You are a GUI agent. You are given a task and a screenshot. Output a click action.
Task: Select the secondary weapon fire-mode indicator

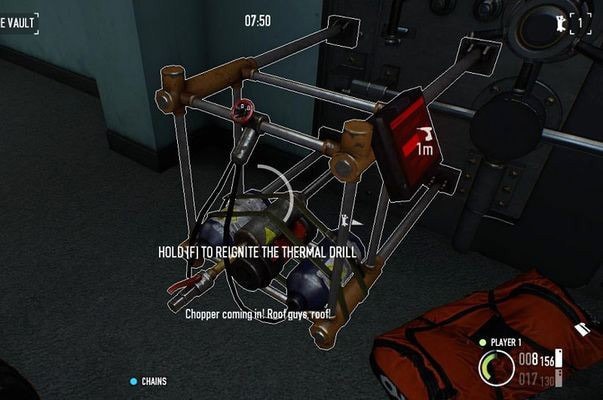pyautogui.click(x=561, y=378)
